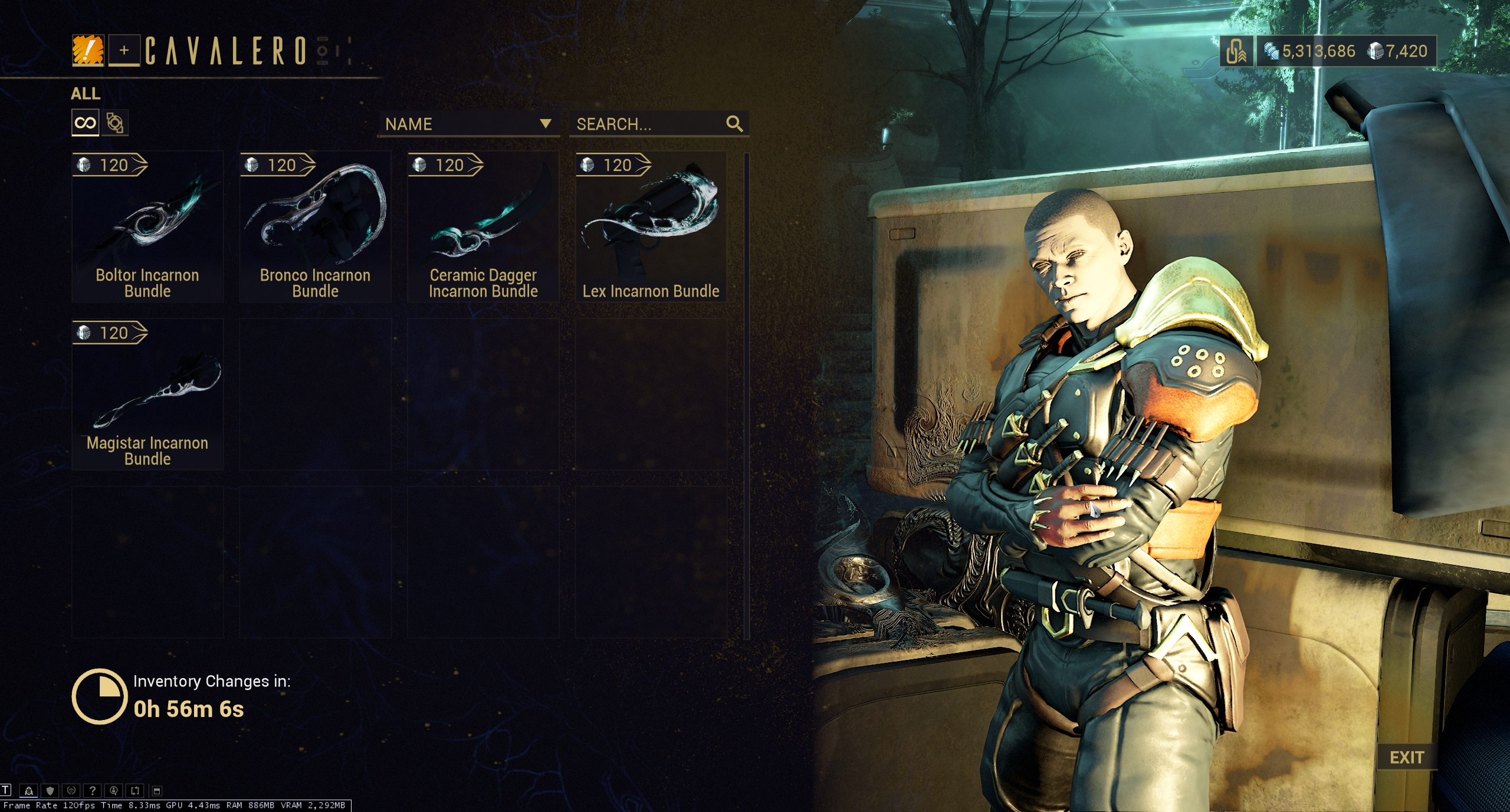Screen dimensions: 1510x812
Task: Click the T text icon in bottom corner
Action: pyautogui.click(x=6, y=790)
